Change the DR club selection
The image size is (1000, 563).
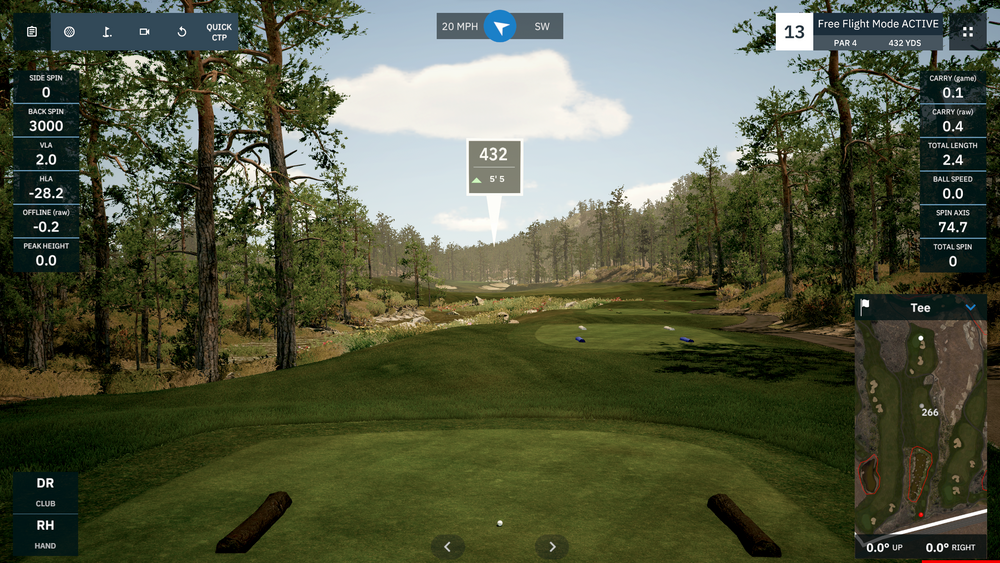point(45,490)
